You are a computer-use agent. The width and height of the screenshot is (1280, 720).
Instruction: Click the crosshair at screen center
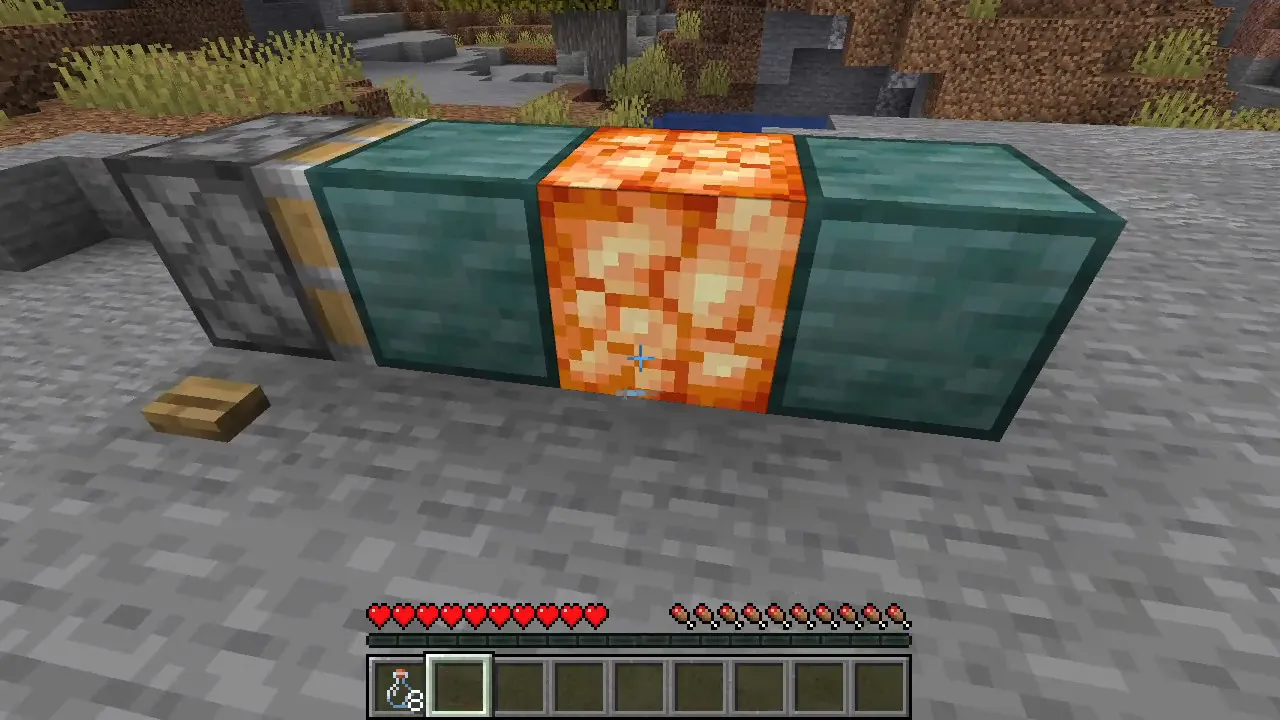(x=640, y=358)
